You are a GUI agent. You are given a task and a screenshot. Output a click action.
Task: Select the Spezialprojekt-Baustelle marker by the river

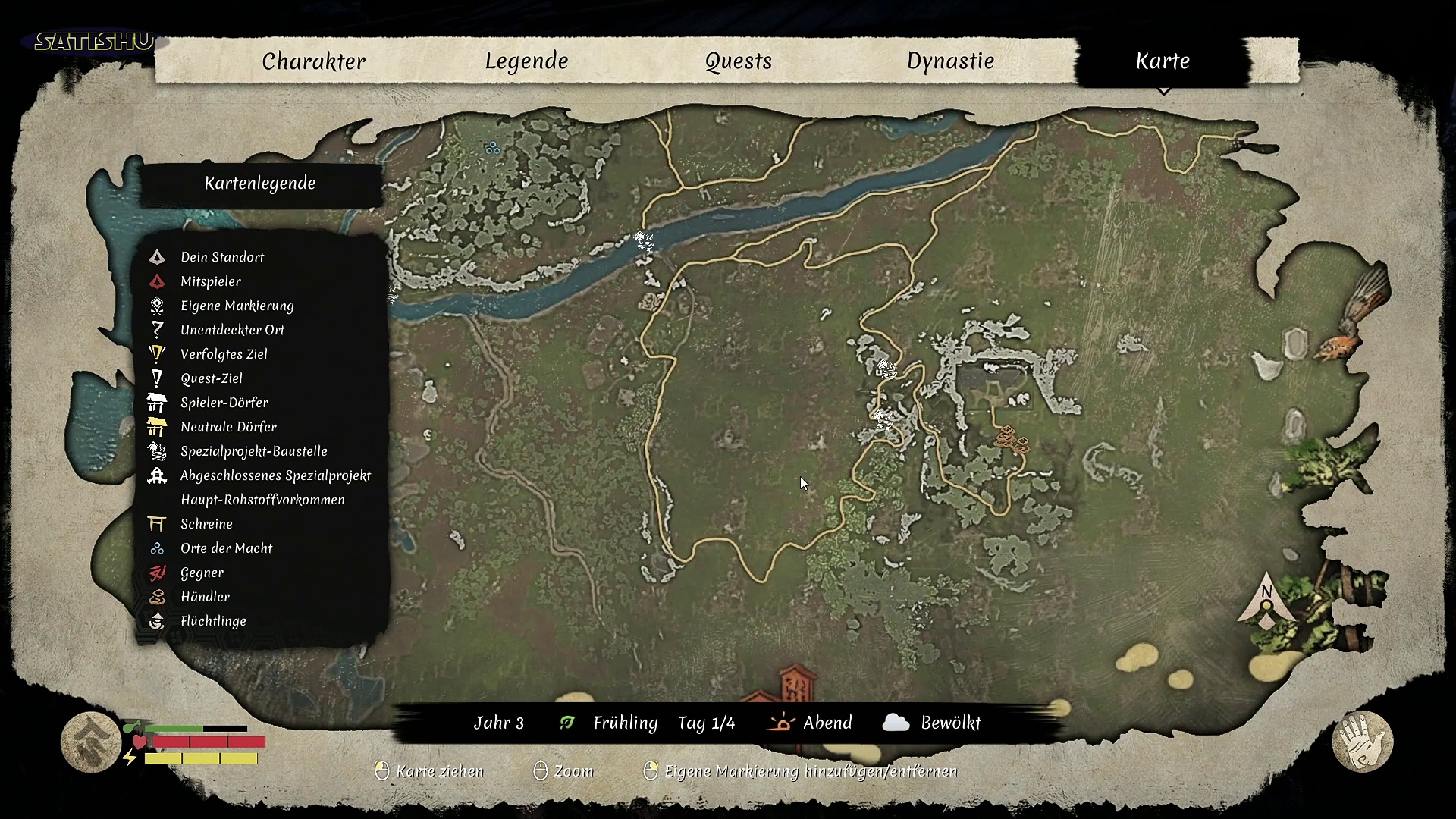click(644, 241)
